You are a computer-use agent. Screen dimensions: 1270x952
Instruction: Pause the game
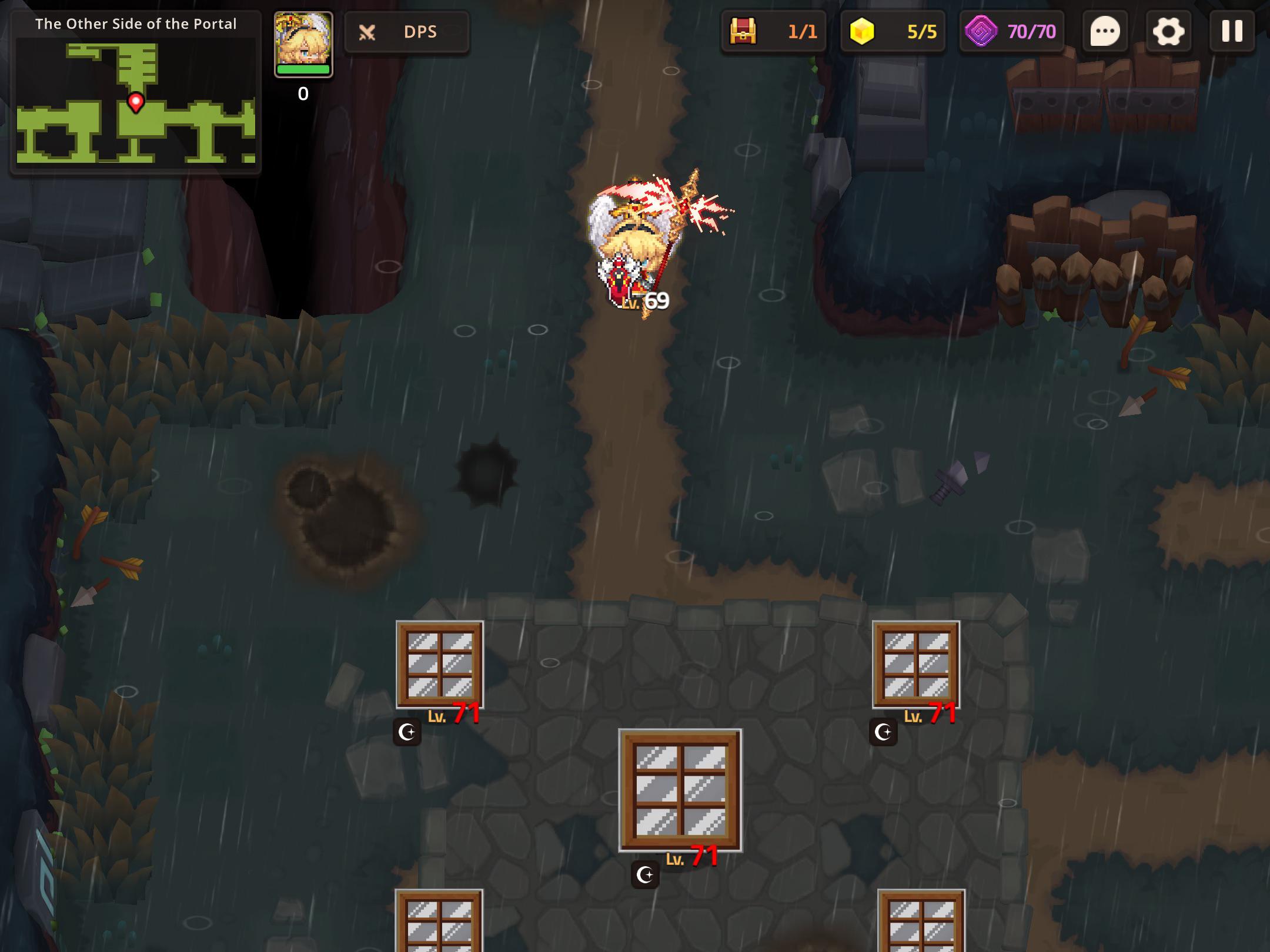(x=1232, y=31)
